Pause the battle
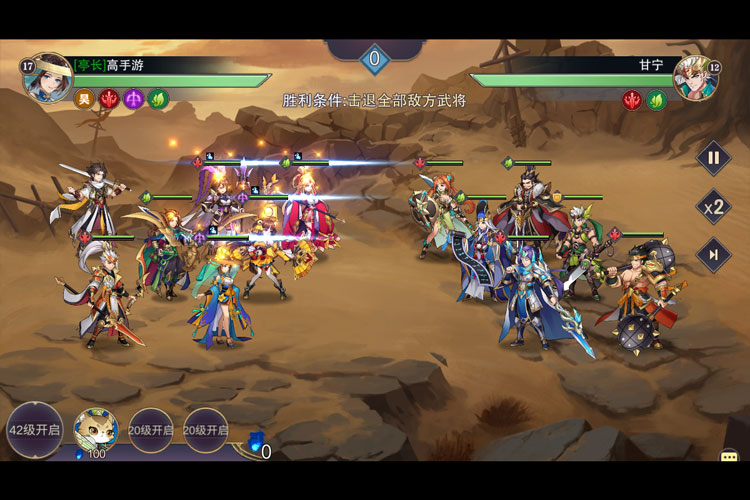This screenshot has height=500, width=750. click(x=713, y=157)
